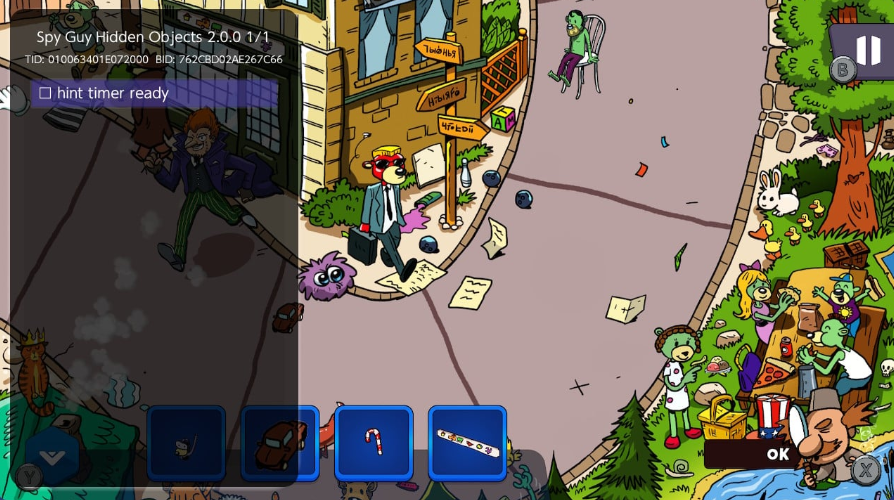Select the candy cane object slot
Image resolution: width=894 pixels, height=500 pixels.
[373, 443]
